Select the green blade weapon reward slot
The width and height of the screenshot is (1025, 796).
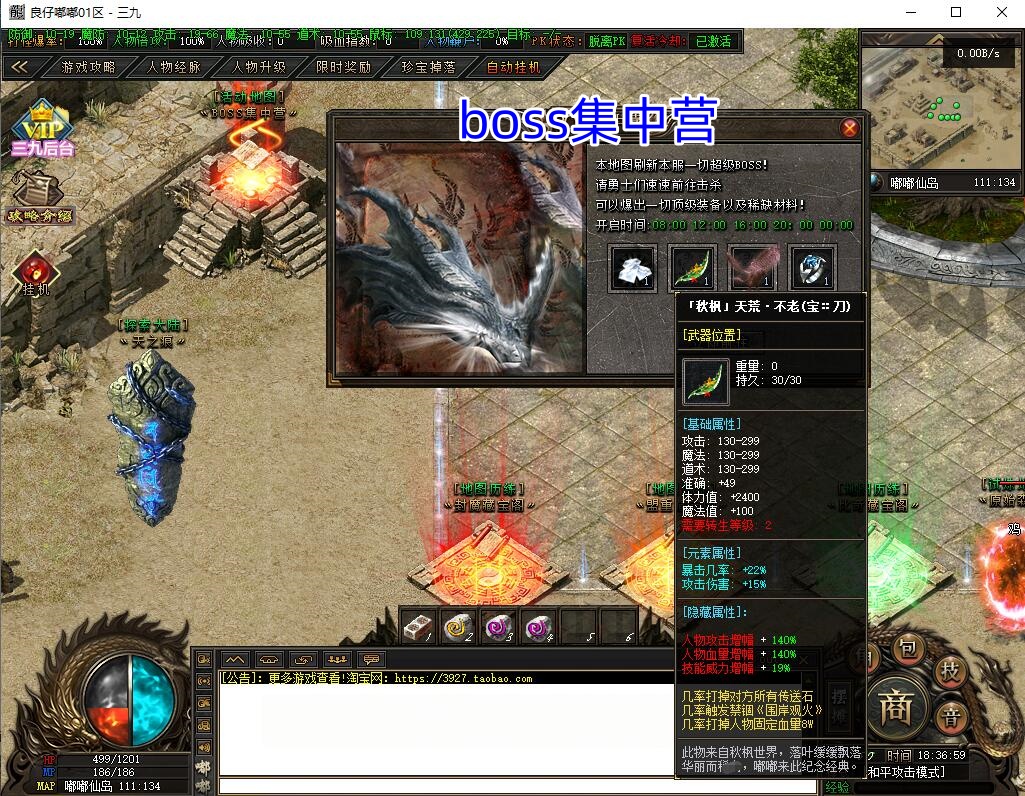(x=692, y=267)
